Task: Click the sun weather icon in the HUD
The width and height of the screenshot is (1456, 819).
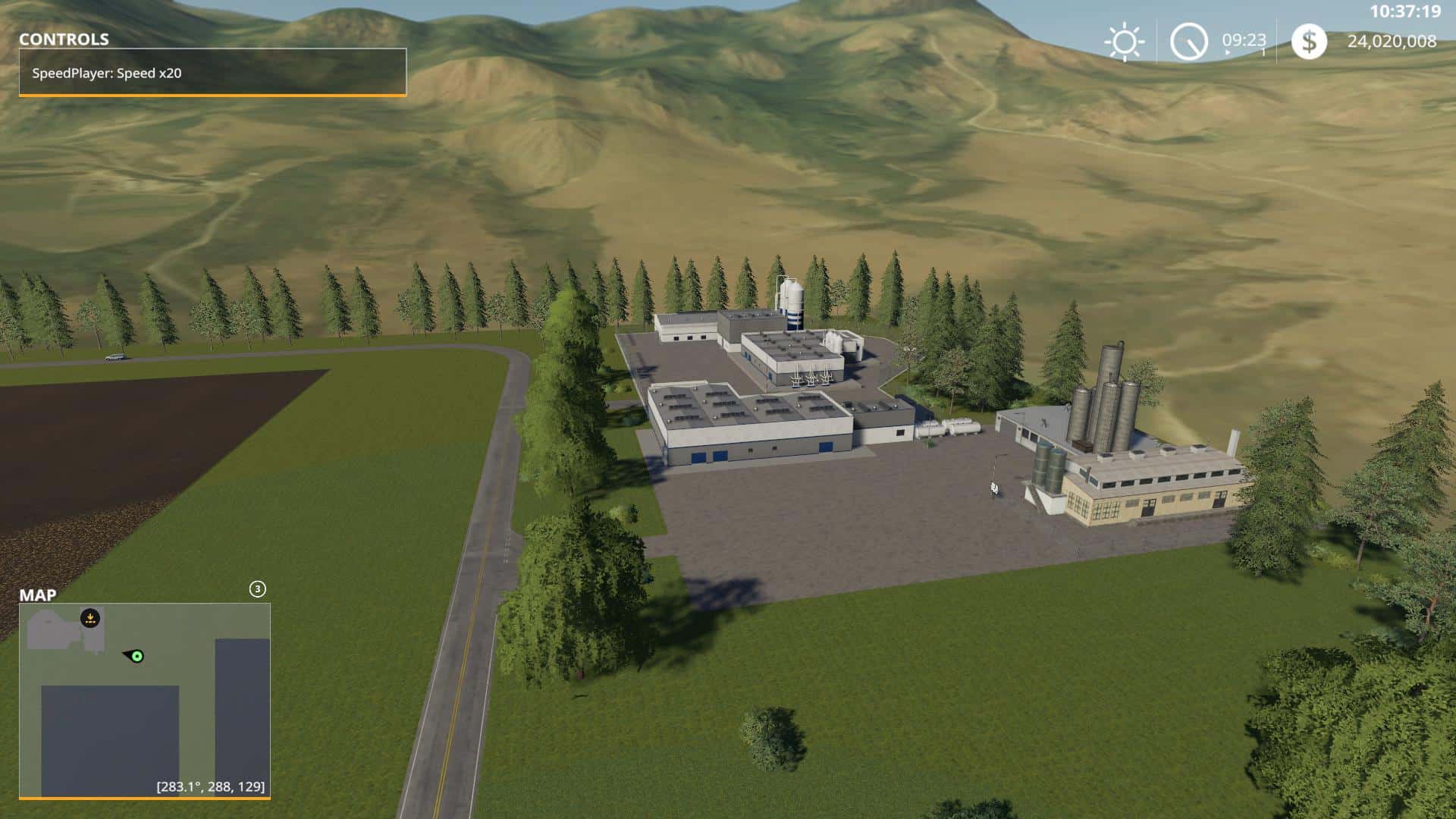Action: (1125, 42)
